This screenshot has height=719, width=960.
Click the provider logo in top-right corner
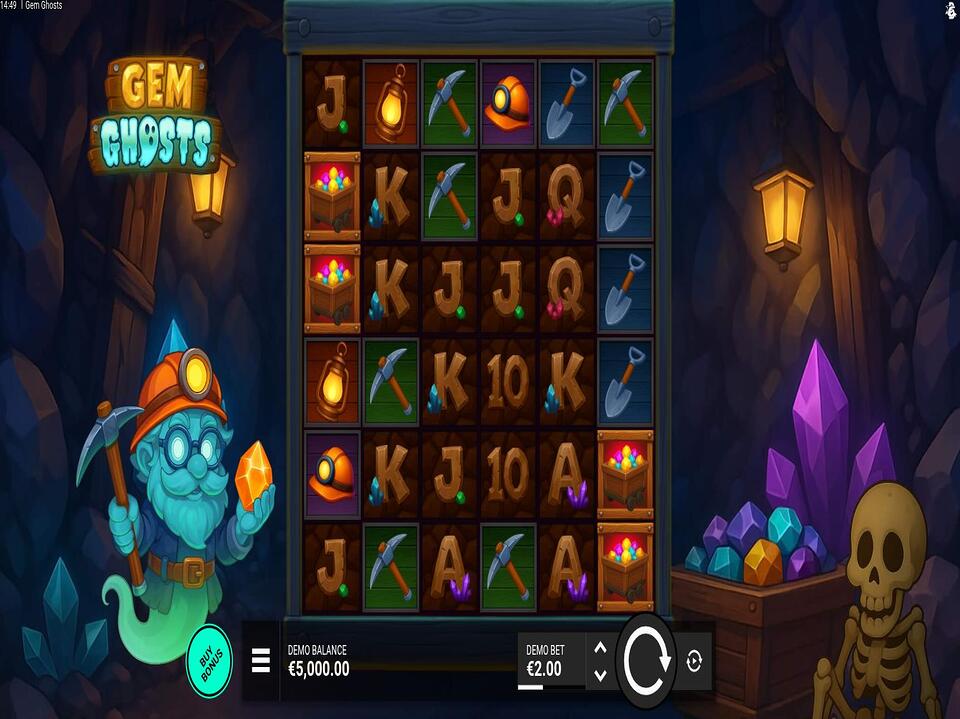tap(948, 10)
